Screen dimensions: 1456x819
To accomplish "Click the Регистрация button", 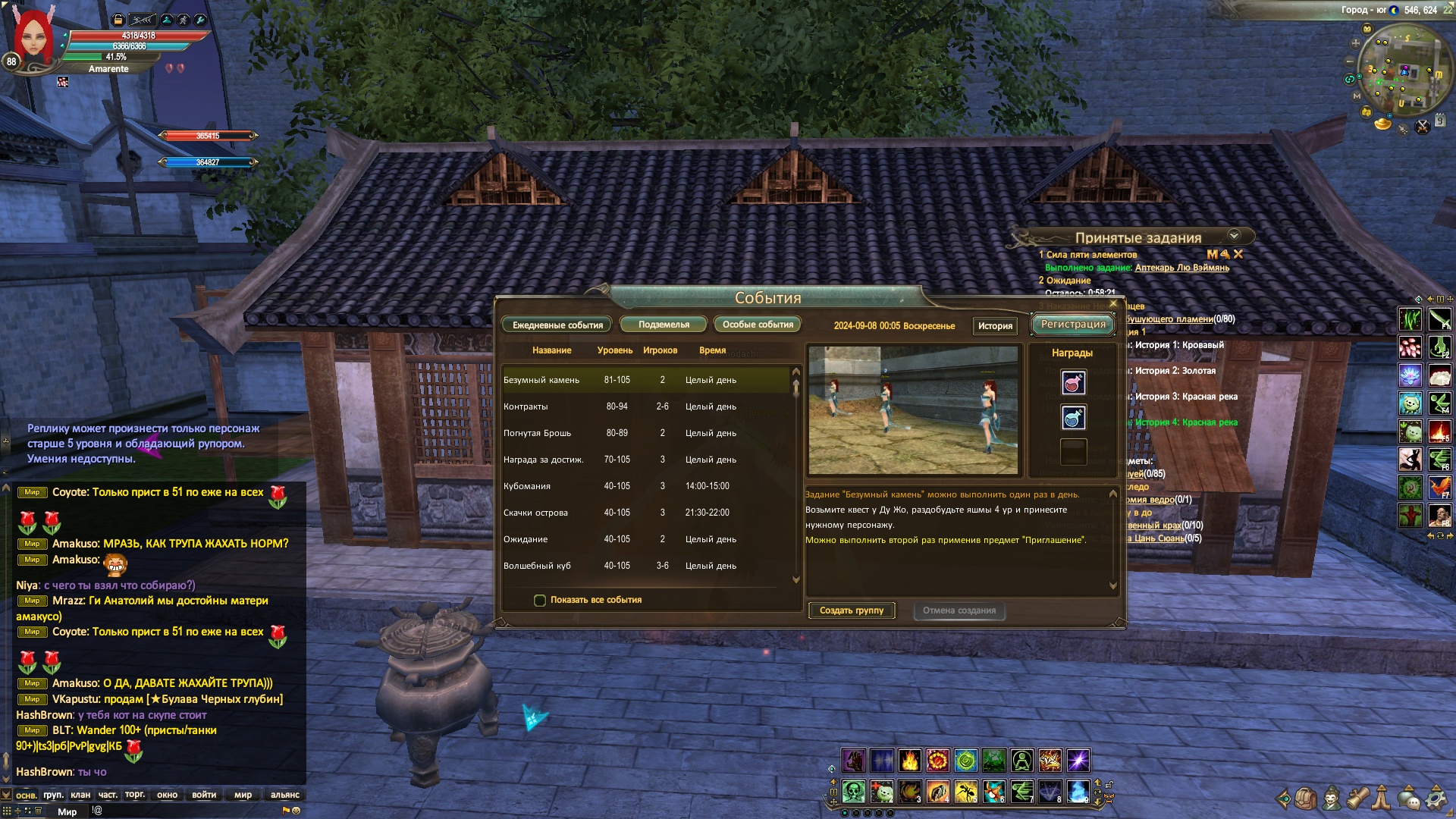I will 1072,325.
